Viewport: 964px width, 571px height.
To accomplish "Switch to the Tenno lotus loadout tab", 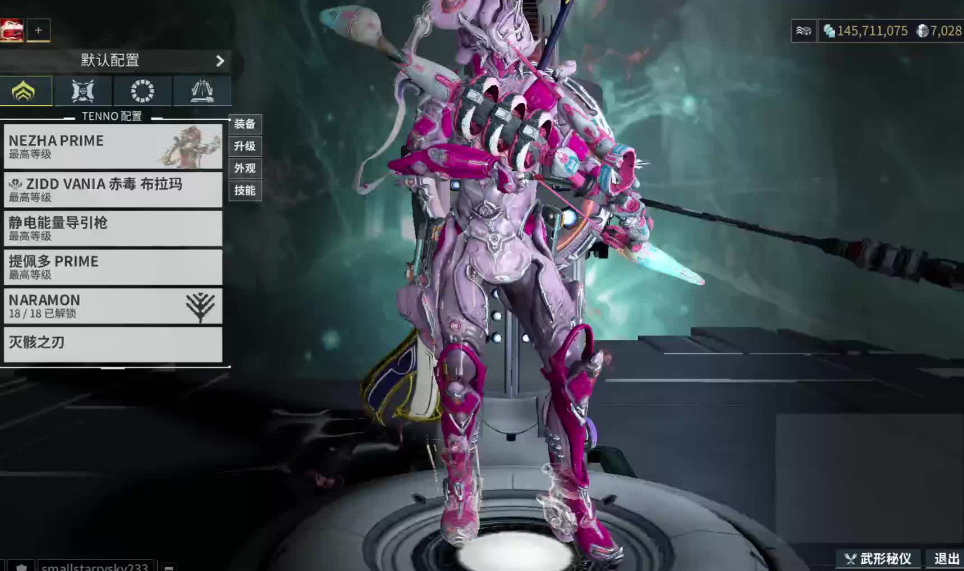I will 23,91.
